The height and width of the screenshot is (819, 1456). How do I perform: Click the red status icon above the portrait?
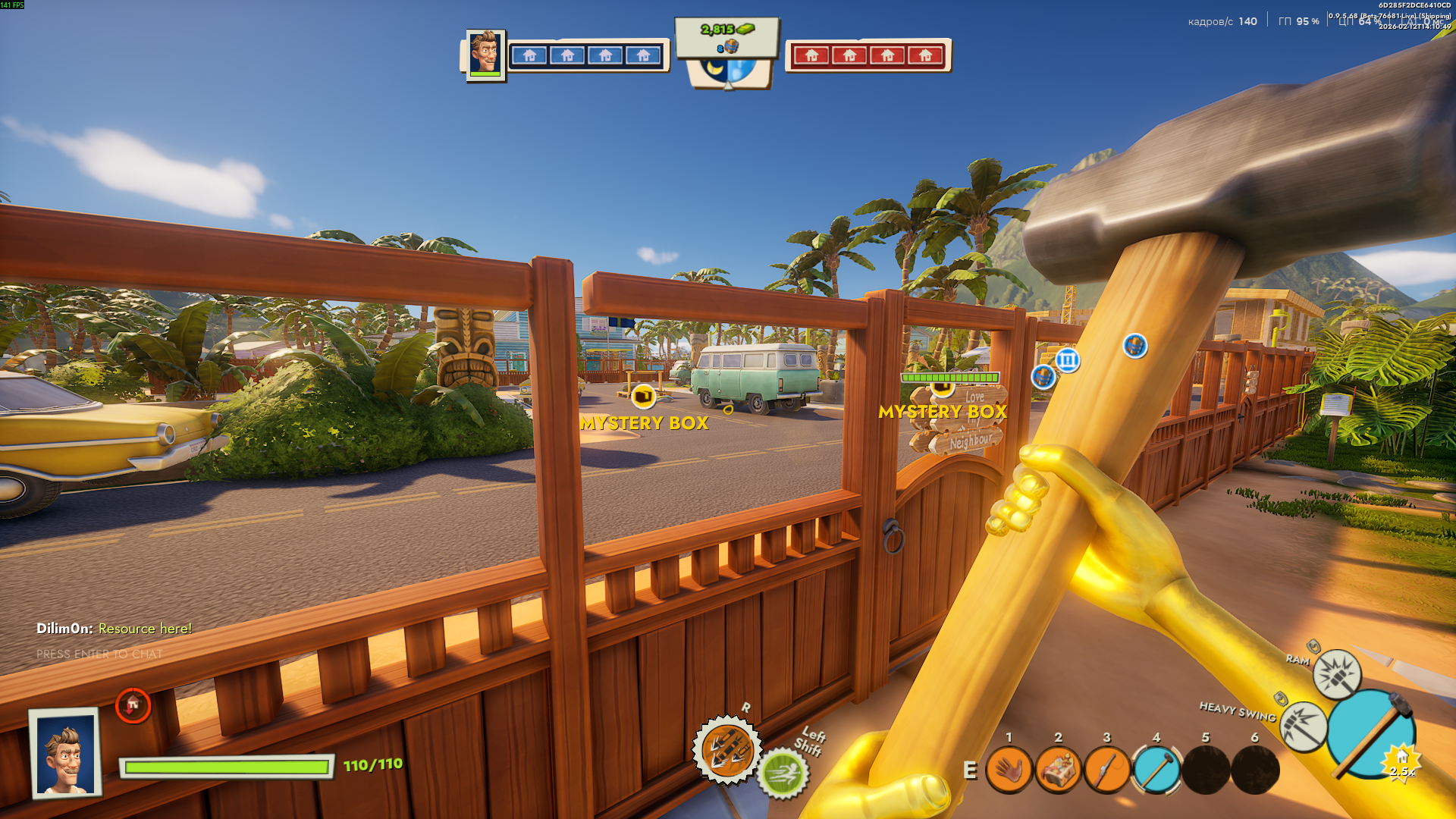tap(133, 705)
